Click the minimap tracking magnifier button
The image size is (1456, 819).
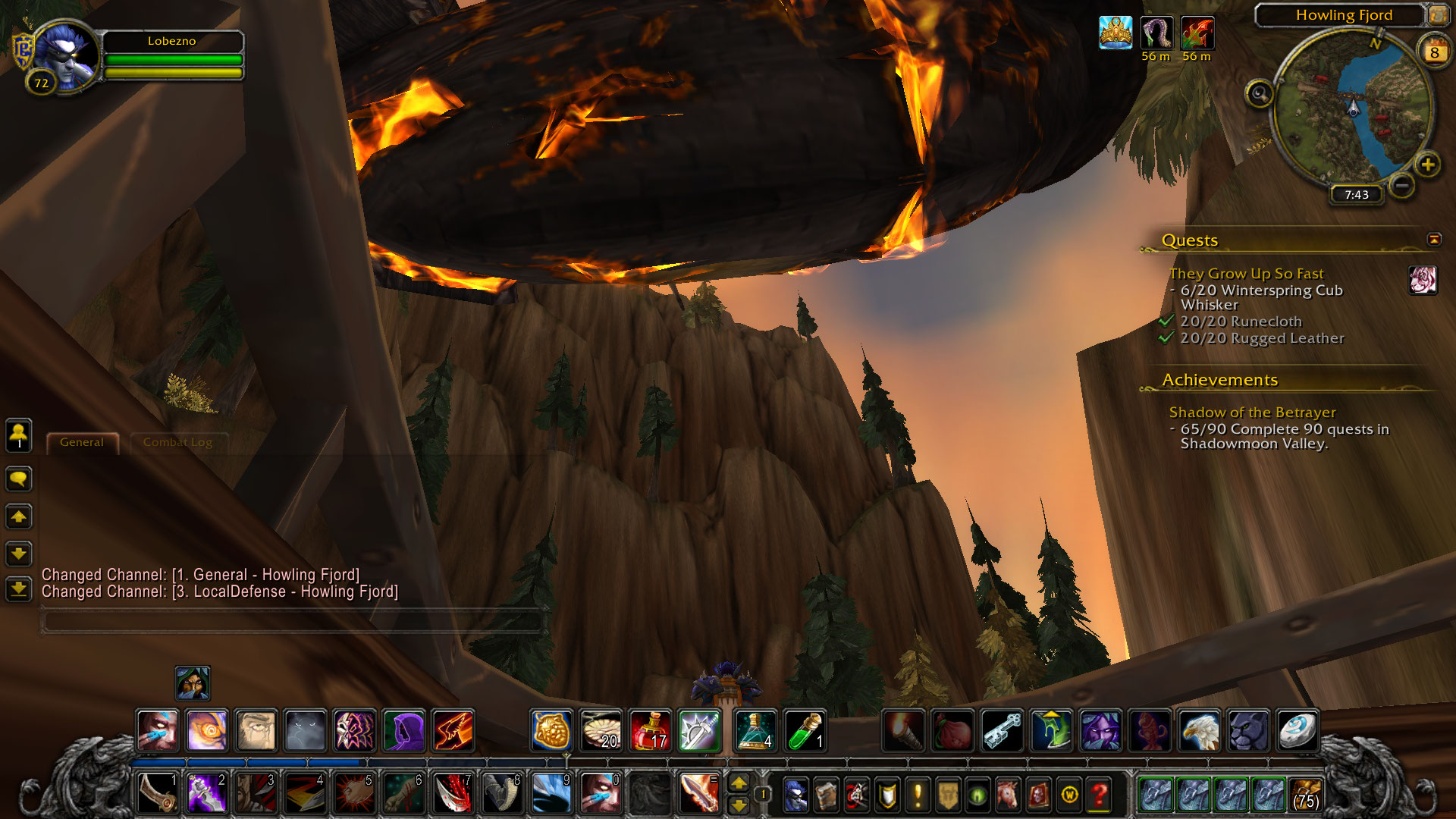point(1260,94)
